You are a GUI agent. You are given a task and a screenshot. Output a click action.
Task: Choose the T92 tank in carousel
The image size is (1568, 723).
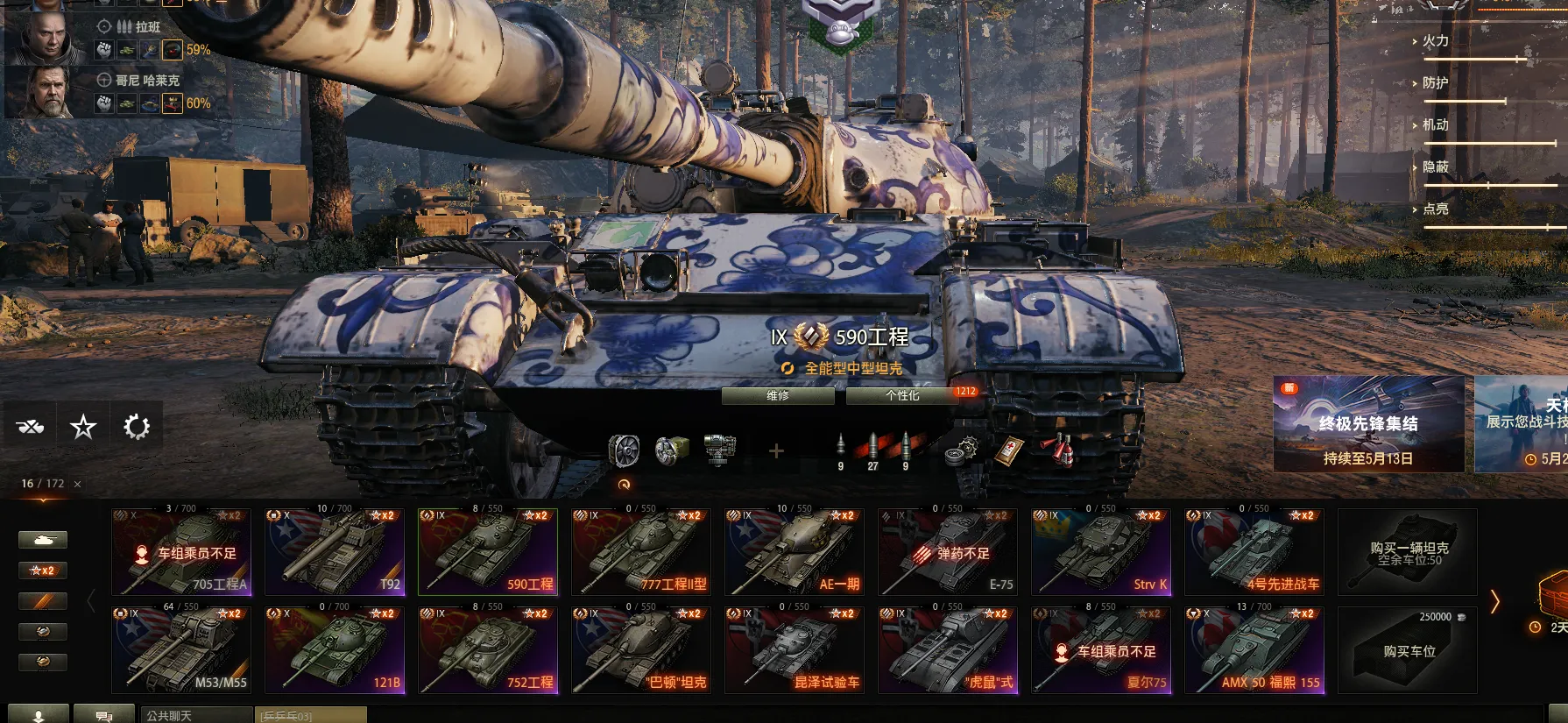[335, 553]
